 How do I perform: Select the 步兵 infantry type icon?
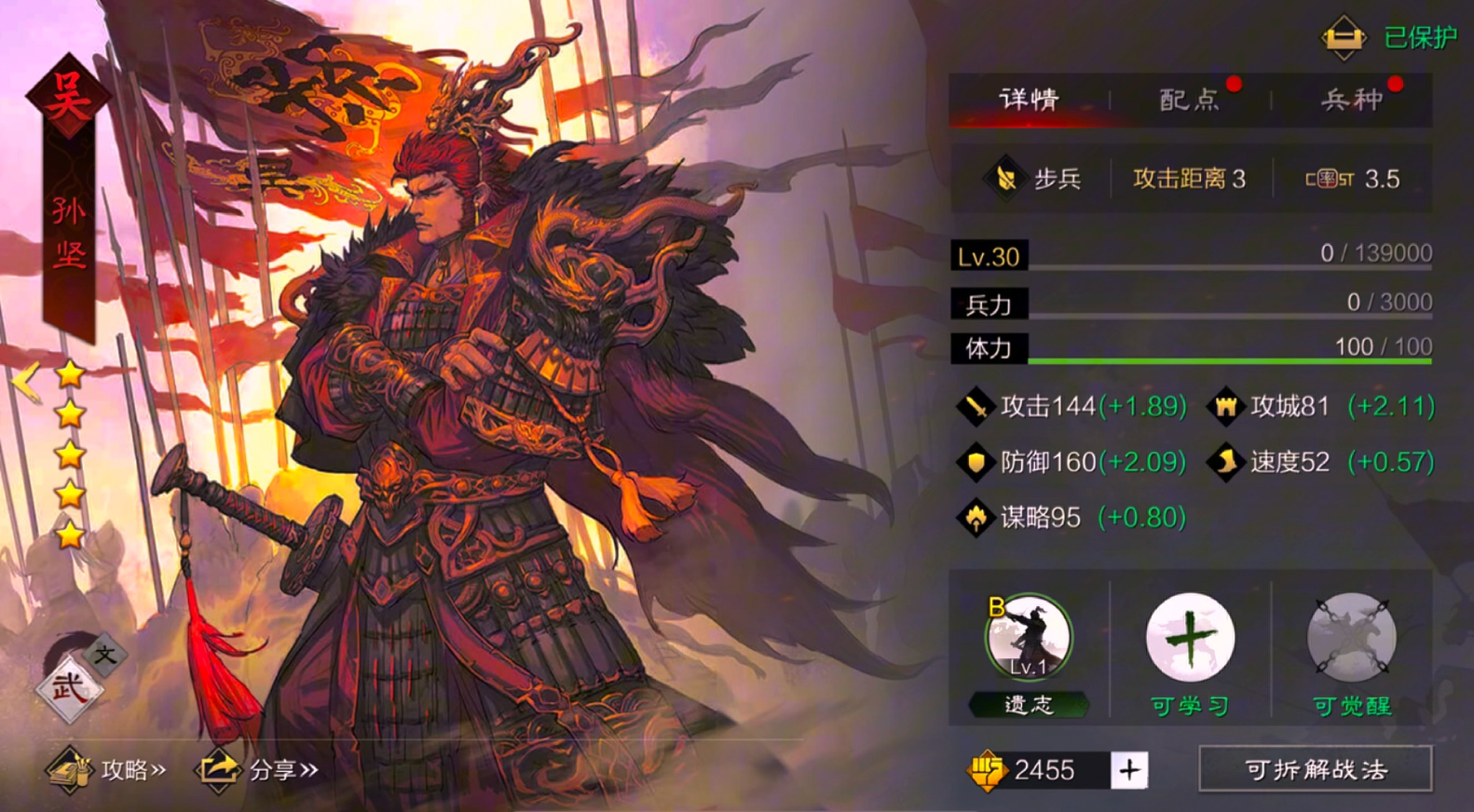point(1003,179)
